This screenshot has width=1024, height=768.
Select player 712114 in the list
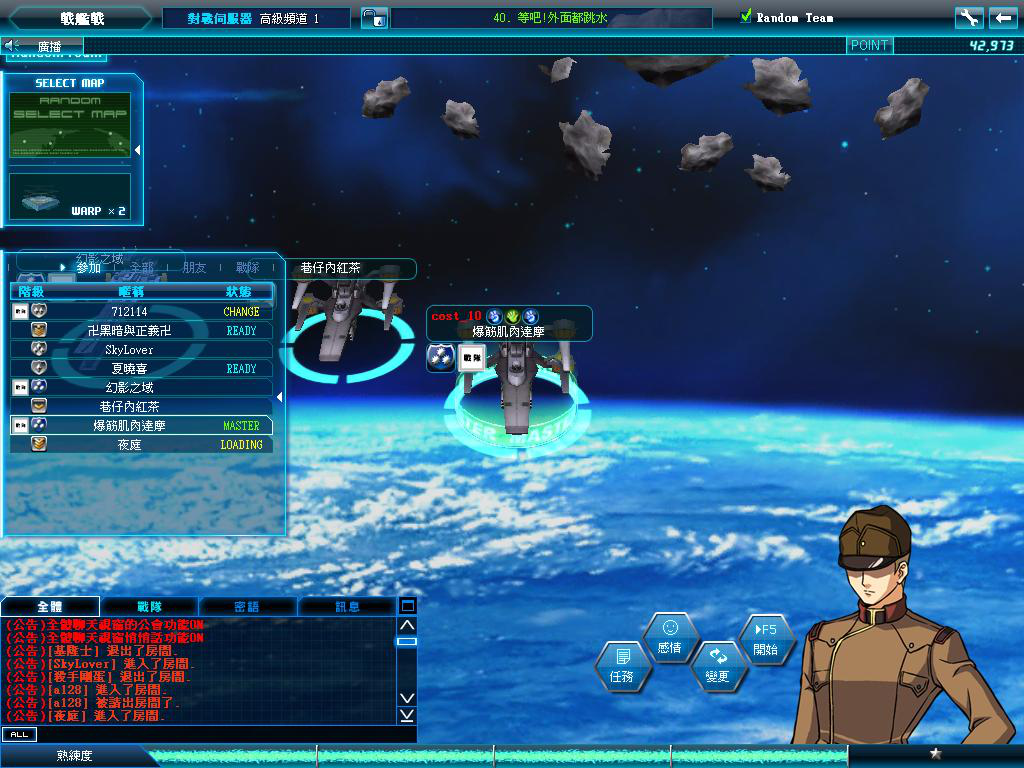[x=130, y=312]
